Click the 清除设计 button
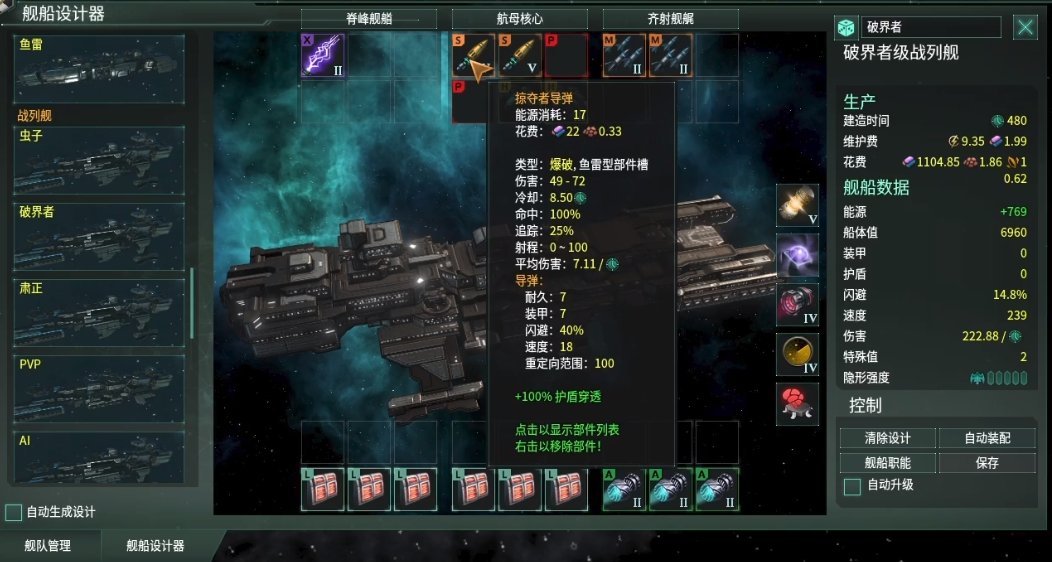Viewport: 1052px width, 562px height. tap(888, 438)
